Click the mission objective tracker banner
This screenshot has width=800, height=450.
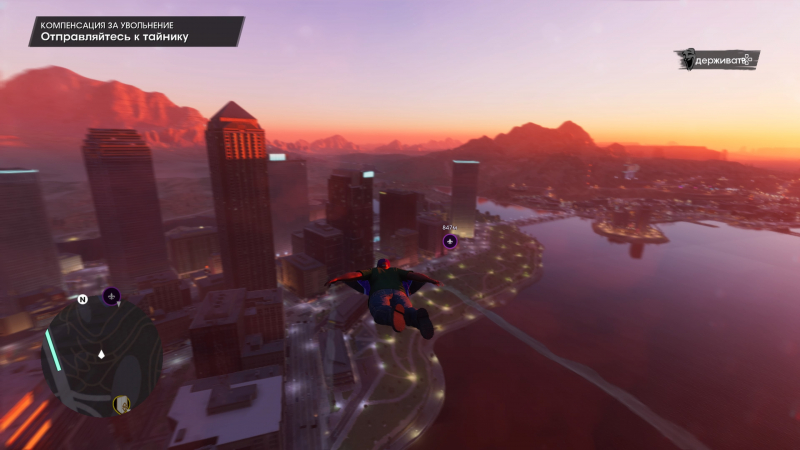(136, 31)
